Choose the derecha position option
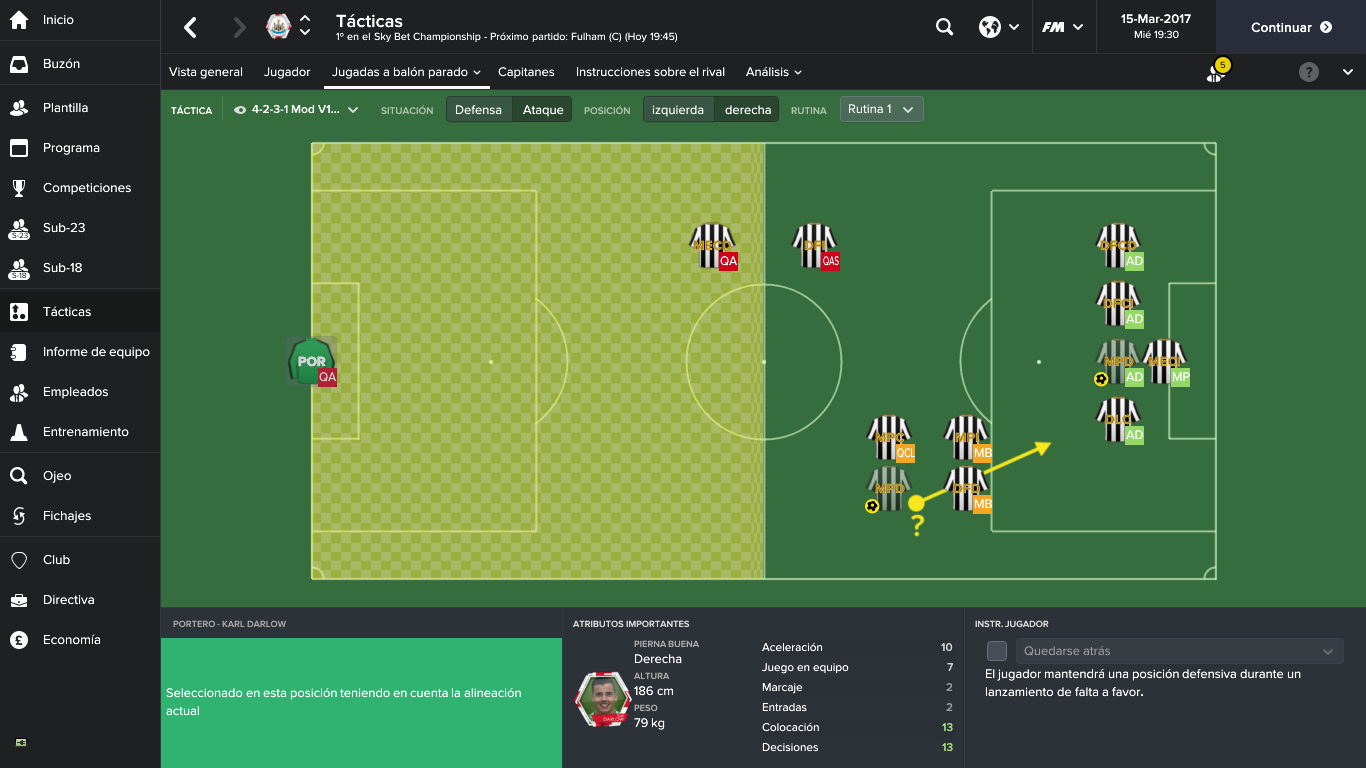1366x768 pixels. pyautogui.click(x=748, y=110)
